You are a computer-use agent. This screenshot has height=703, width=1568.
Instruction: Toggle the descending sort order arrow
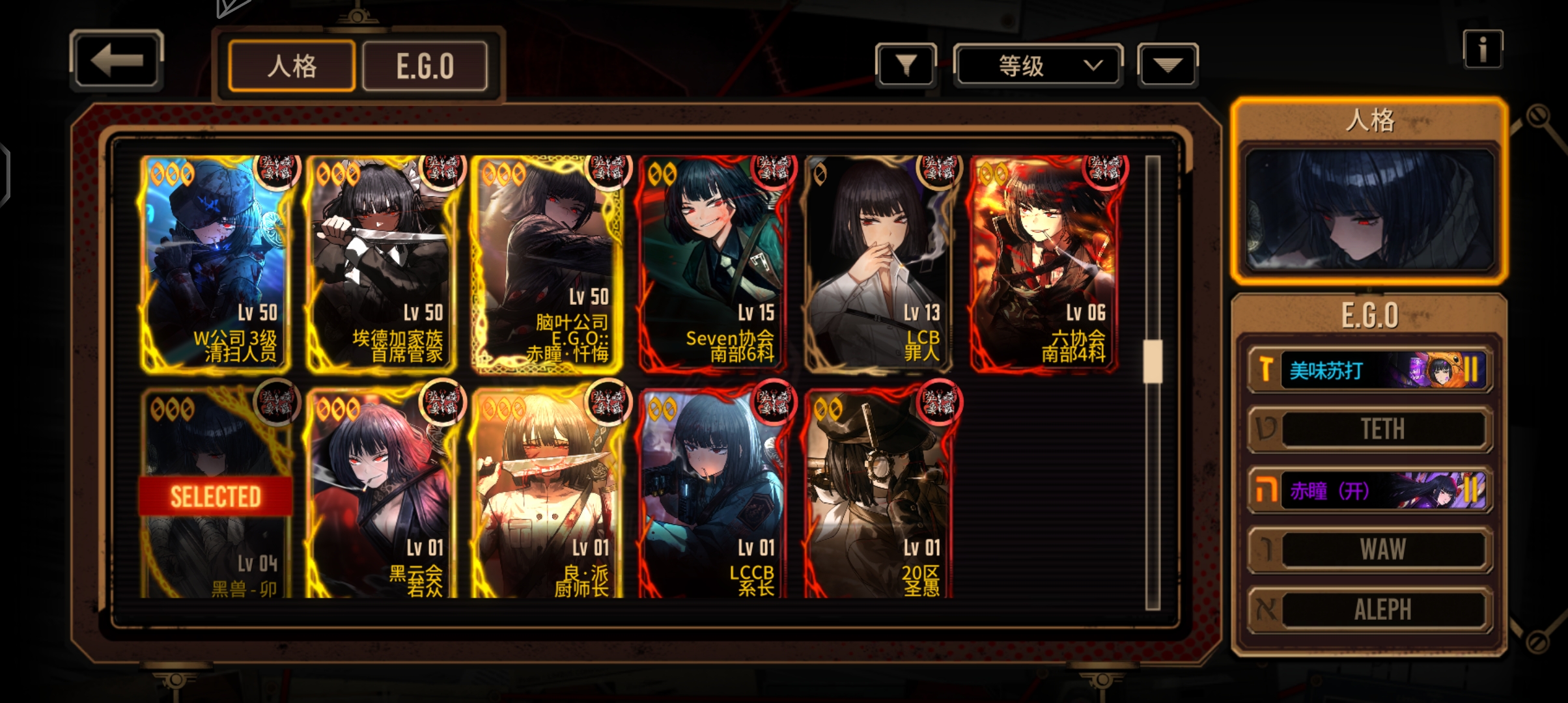click(1167, 65)
